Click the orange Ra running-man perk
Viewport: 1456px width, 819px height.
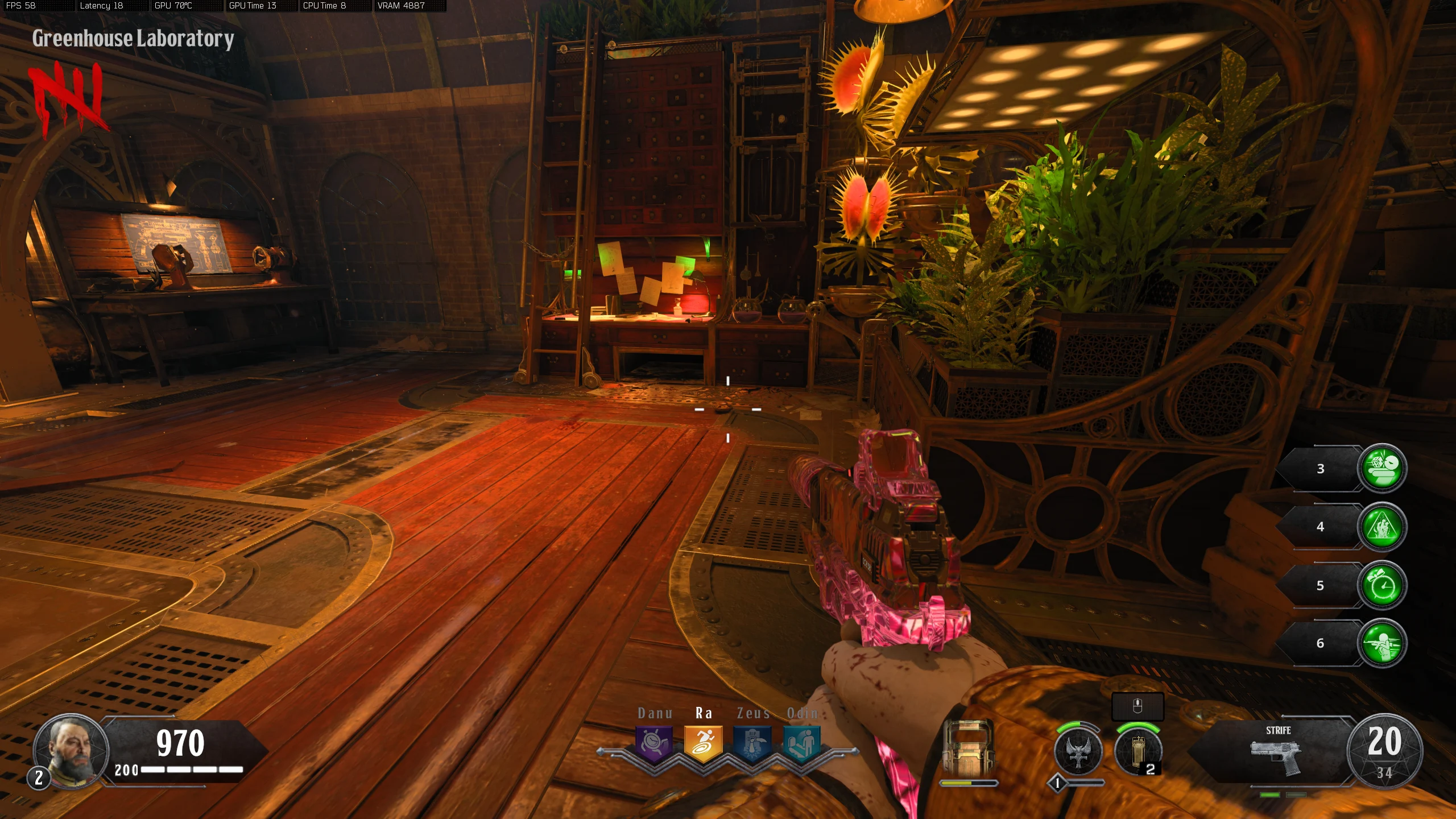coord(704,743)
